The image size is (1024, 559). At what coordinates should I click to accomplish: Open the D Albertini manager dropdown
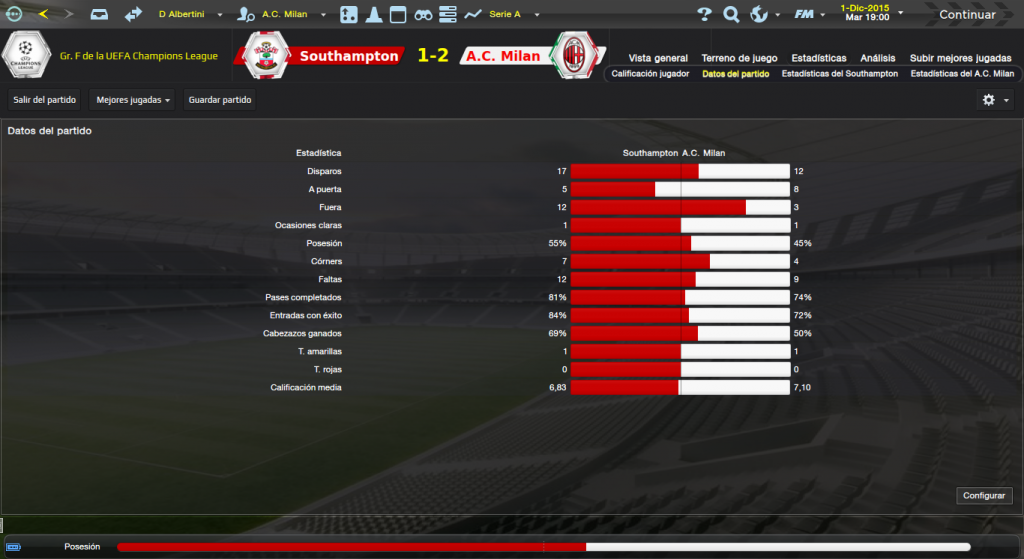point(190,15)
